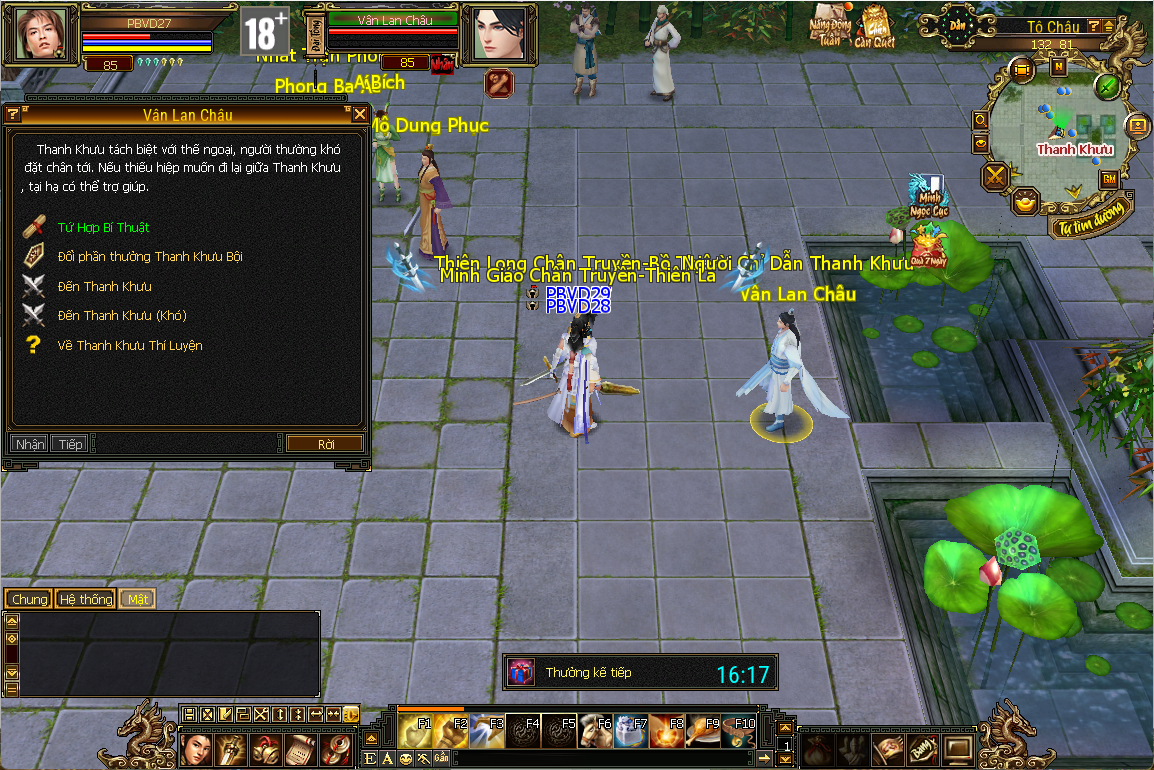The width and height of the screenshot is (1154, 770).
Task: Click the Vân Lan Châu target portrait
Action: click(x=497, y=33)
